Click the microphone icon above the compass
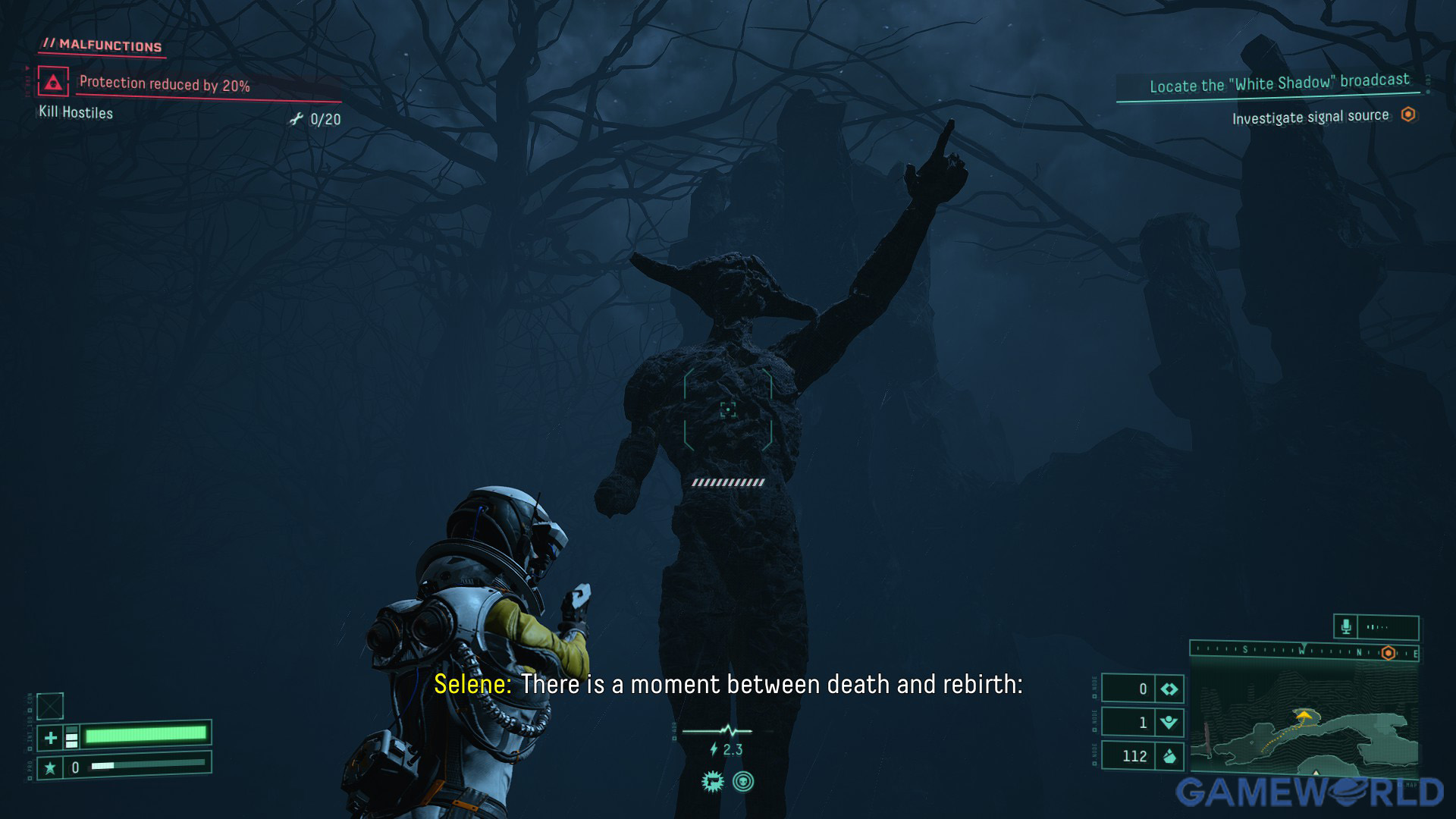Image resolution: width=1456 pixels, height=819 pixels. click(x=1346, y=627)
